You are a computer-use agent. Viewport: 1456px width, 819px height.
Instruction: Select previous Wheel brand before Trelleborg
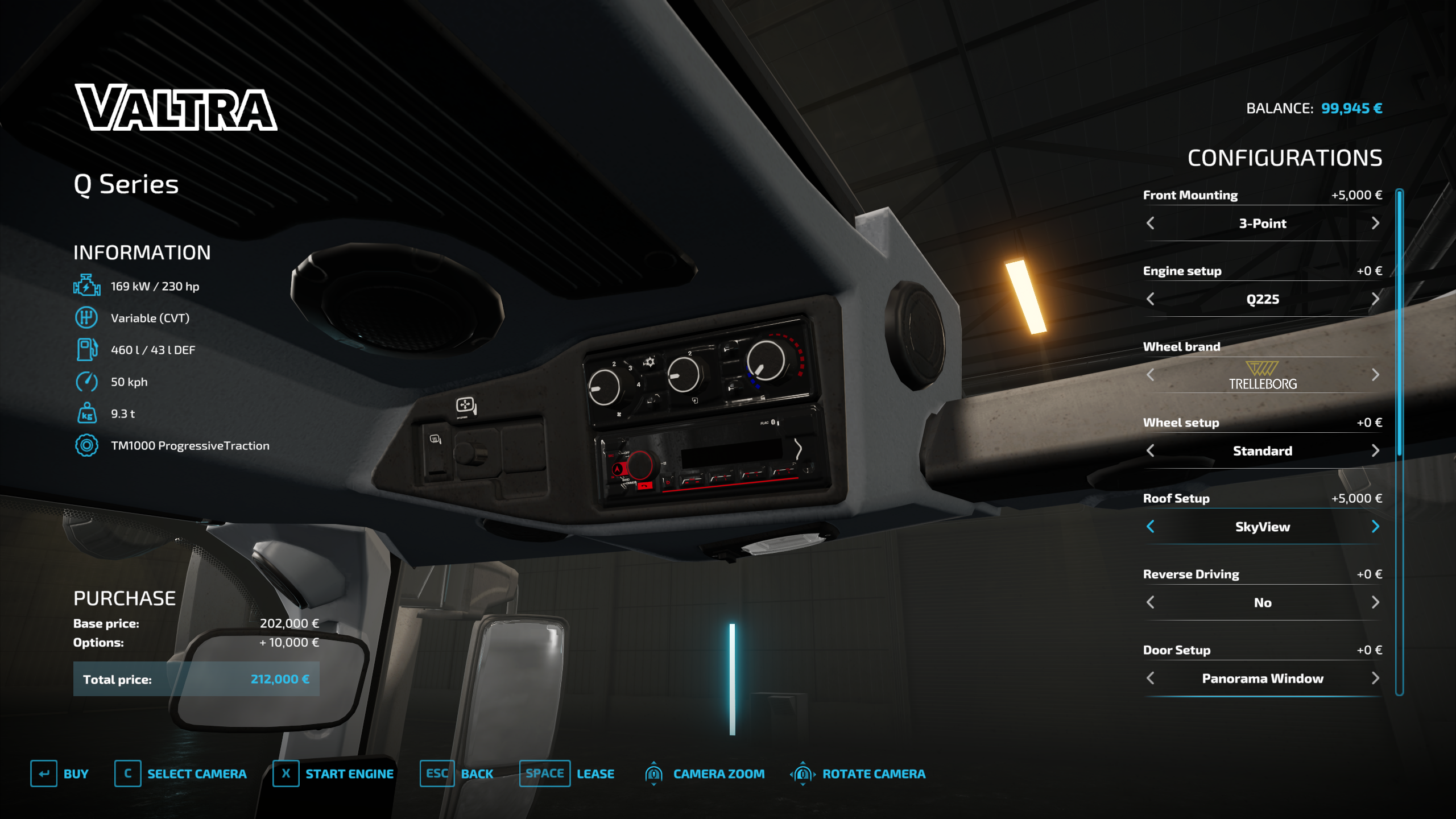(x=1151, y=375)
